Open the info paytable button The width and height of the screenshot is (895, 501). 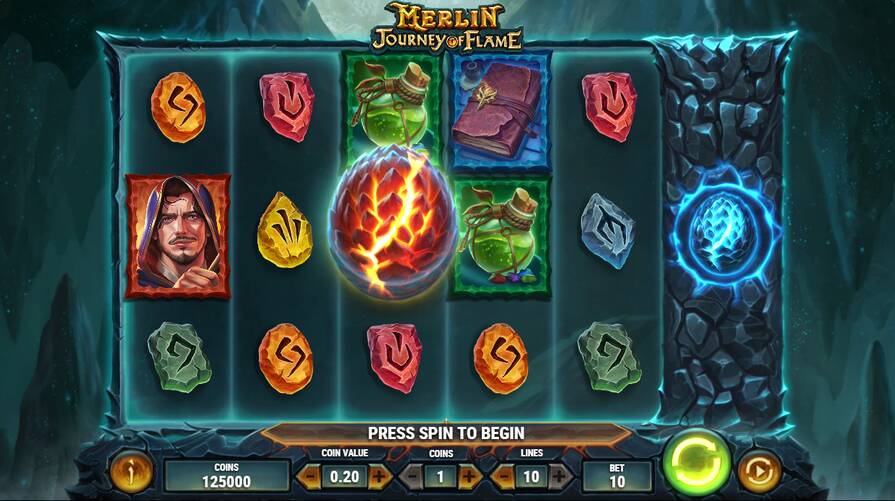tap(130, 471)
